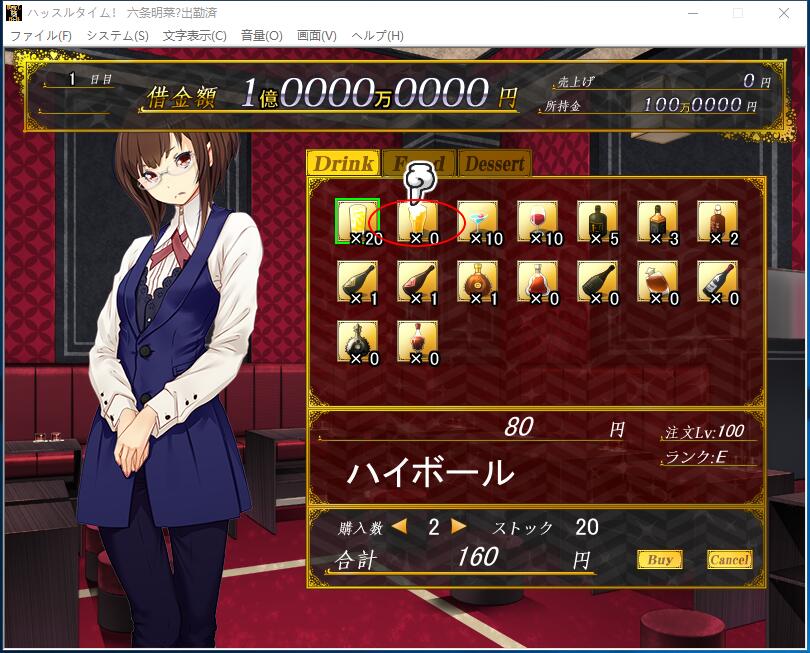The image size is (810, 653).
Task: Open the 文字表示(C) menu
Action: click(x=194, y=35)
